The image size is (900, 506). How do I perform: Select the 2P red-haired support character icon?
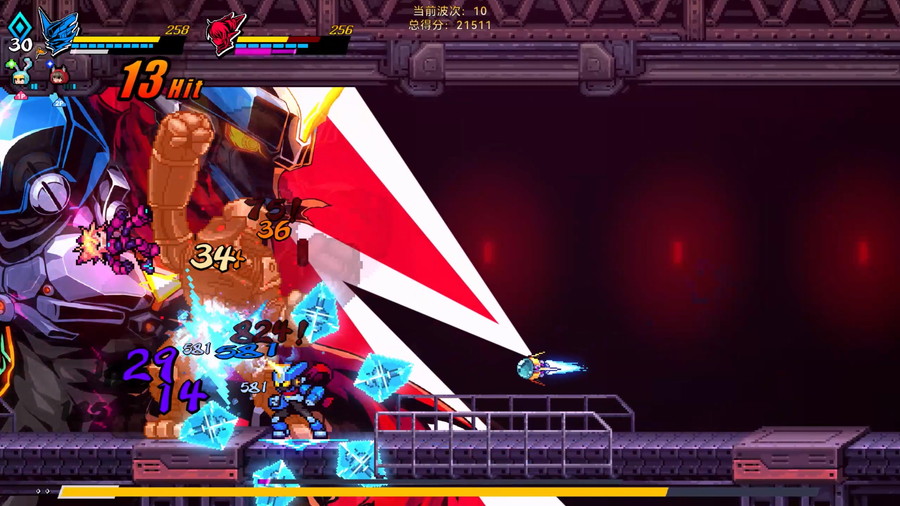pos(58,78)
